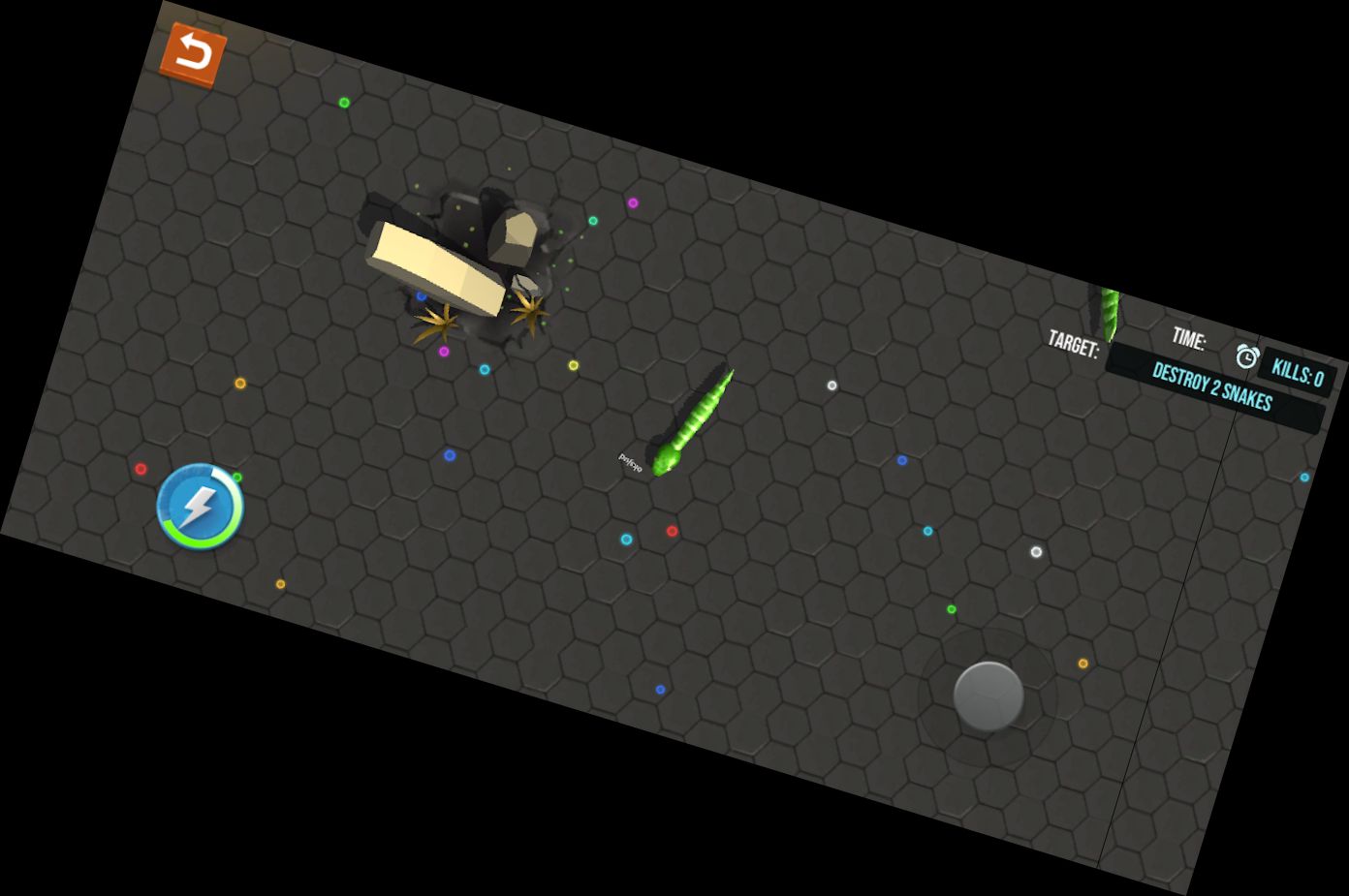
Task: Click the red food pellet on the left
Action: click(x=140, y=468)
